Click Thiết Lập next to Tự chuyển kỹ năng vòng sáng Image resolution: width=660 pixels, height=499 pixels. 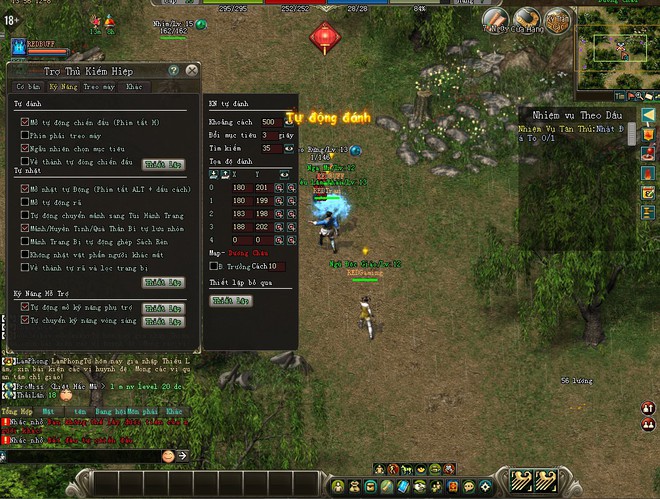pos(163,322)
